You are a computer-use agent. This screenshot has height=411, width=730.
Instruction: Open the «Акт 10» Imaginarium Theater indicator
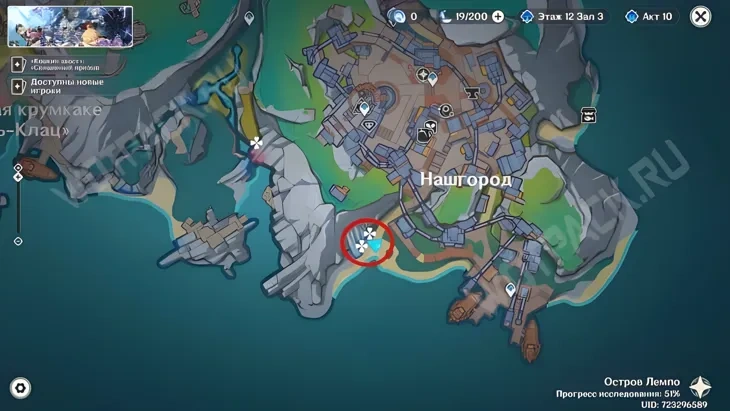point(649,17)
